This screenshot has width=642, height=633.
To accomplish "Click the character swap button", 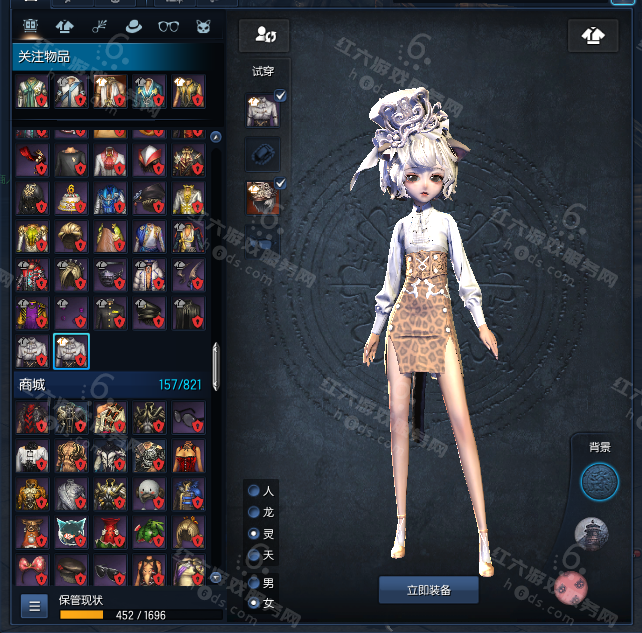I will pos(264,36).
